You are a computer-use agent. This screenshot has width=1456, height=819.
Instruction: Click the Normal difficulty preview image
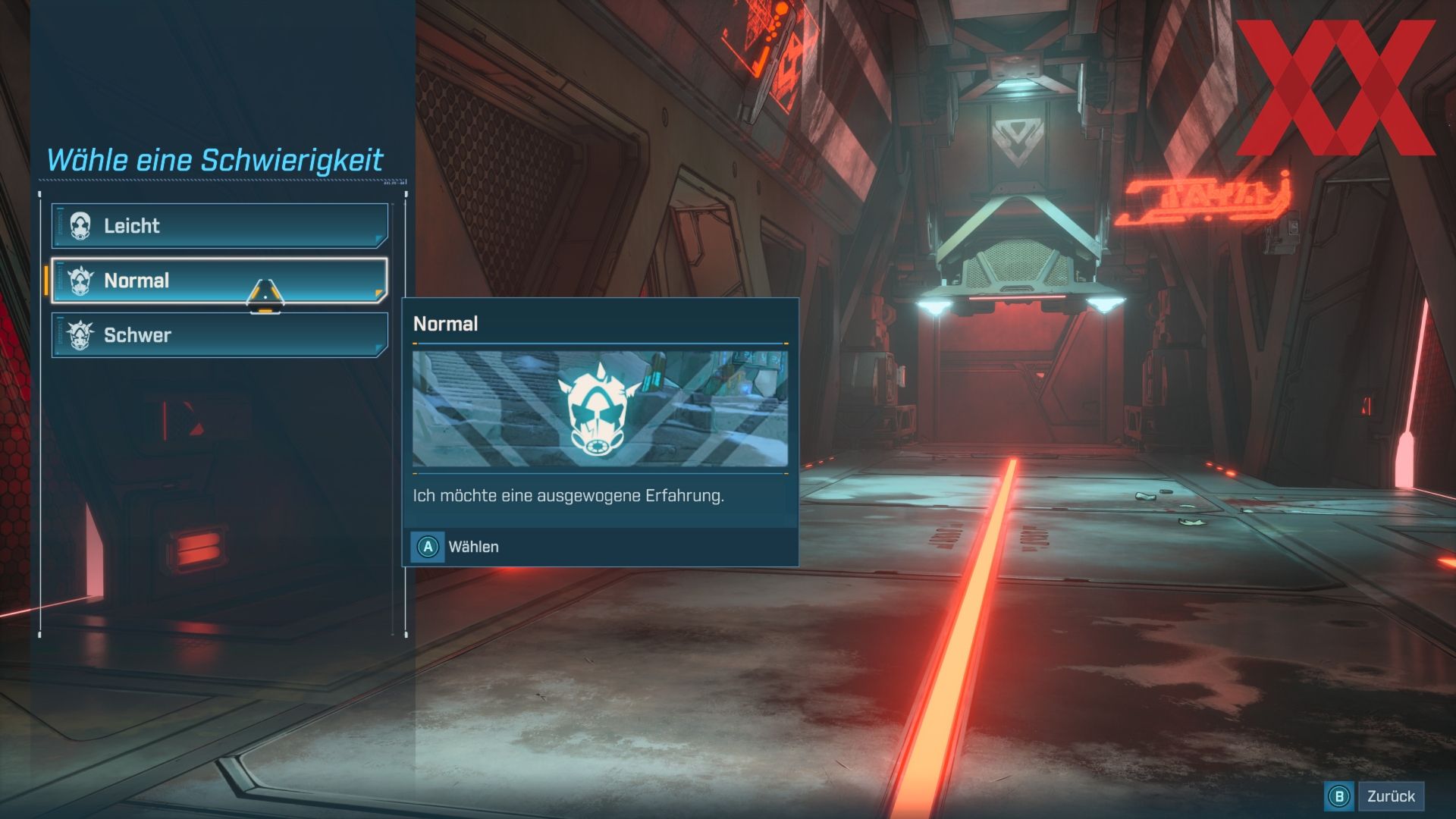pos(600,409)
